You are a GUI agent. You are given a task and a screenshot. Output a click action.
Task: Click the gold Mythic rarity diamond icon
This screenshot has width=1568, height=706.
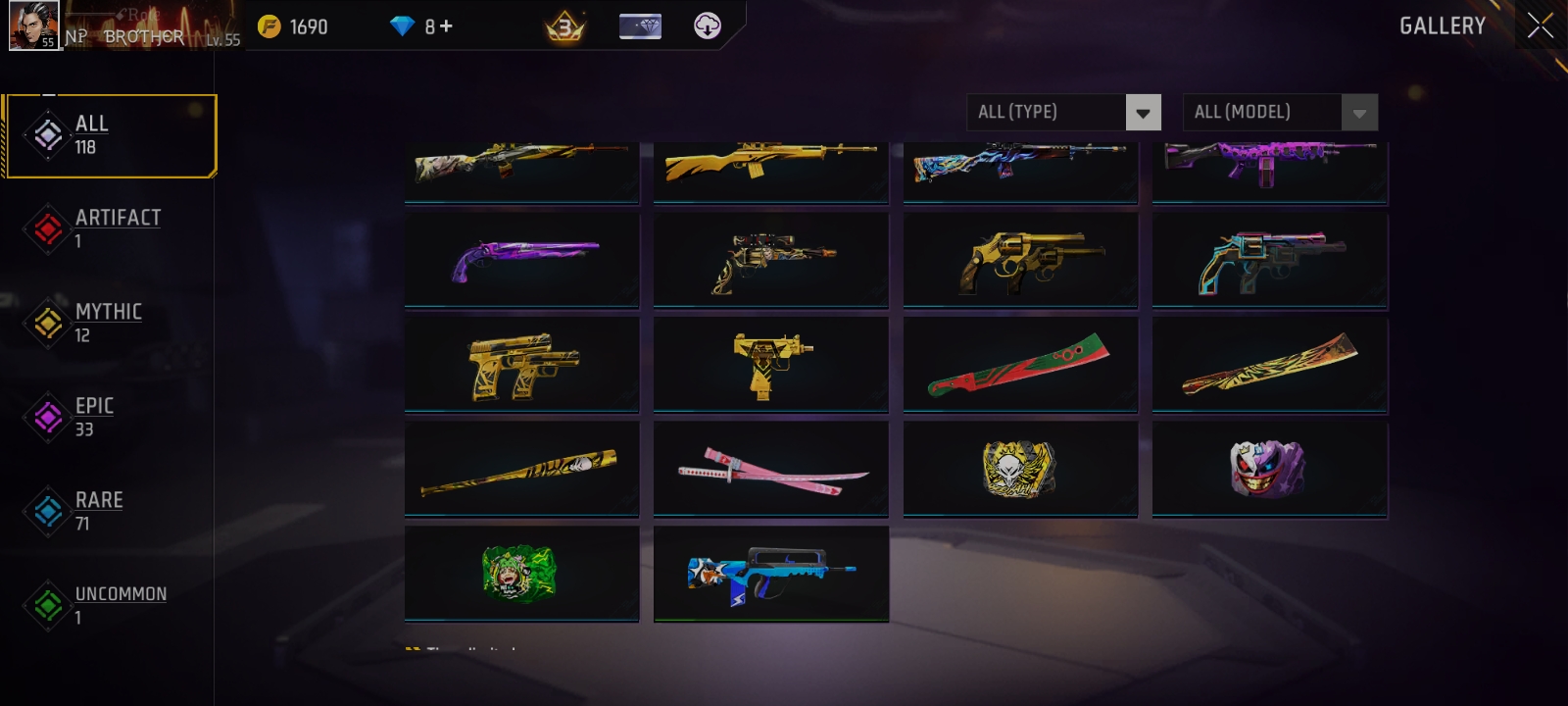point(47,323)
